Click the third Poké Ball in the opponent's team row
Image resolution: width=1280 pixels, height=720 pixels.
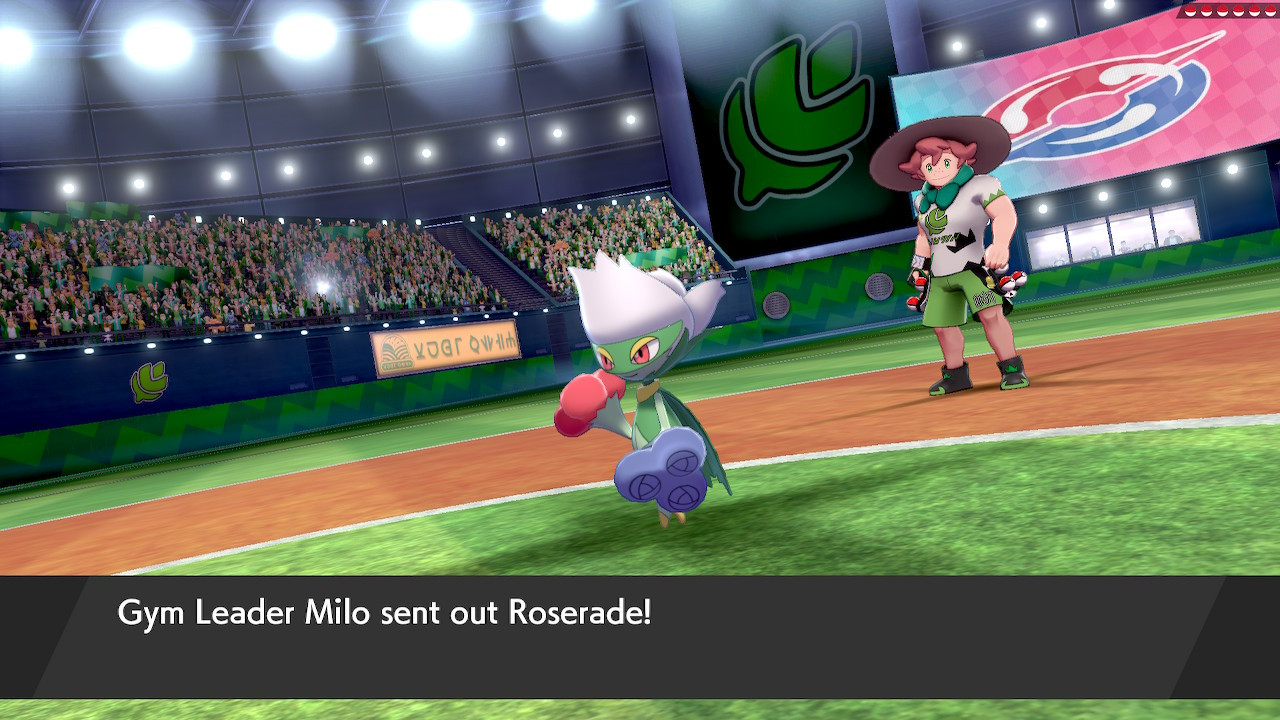click(1223, 11)
